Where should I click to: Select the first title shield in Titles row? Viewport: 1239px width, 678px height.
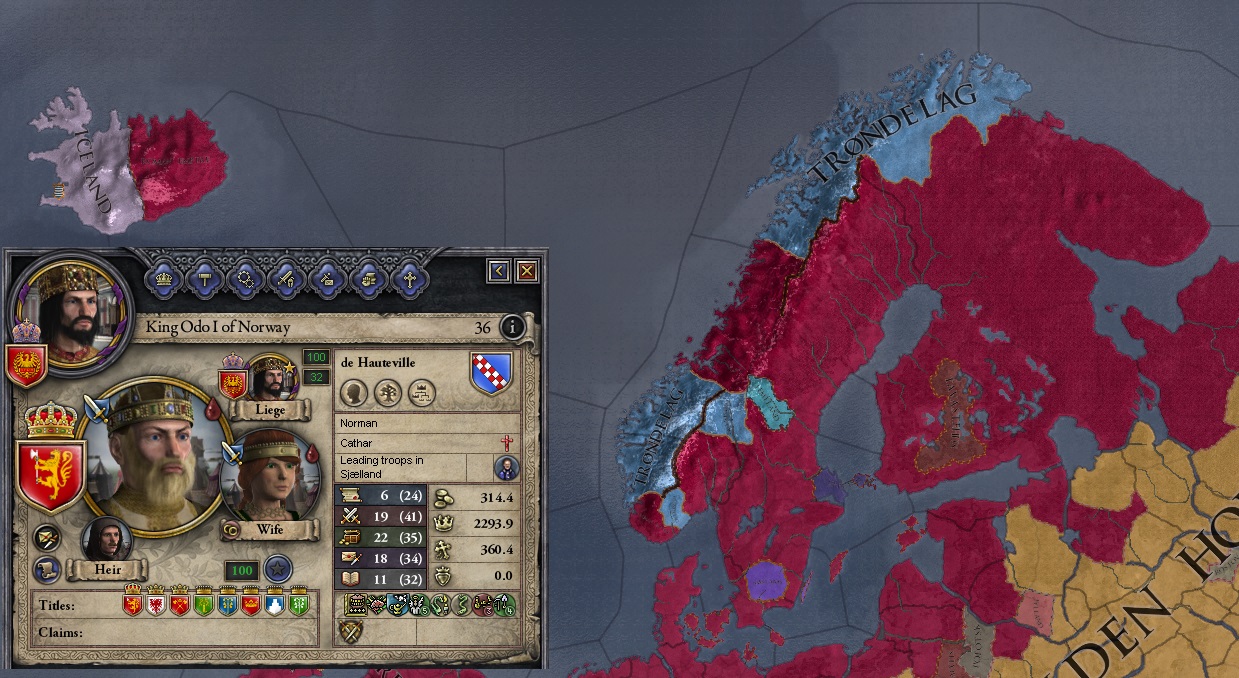pyautogui.click(x=132, y=604)
